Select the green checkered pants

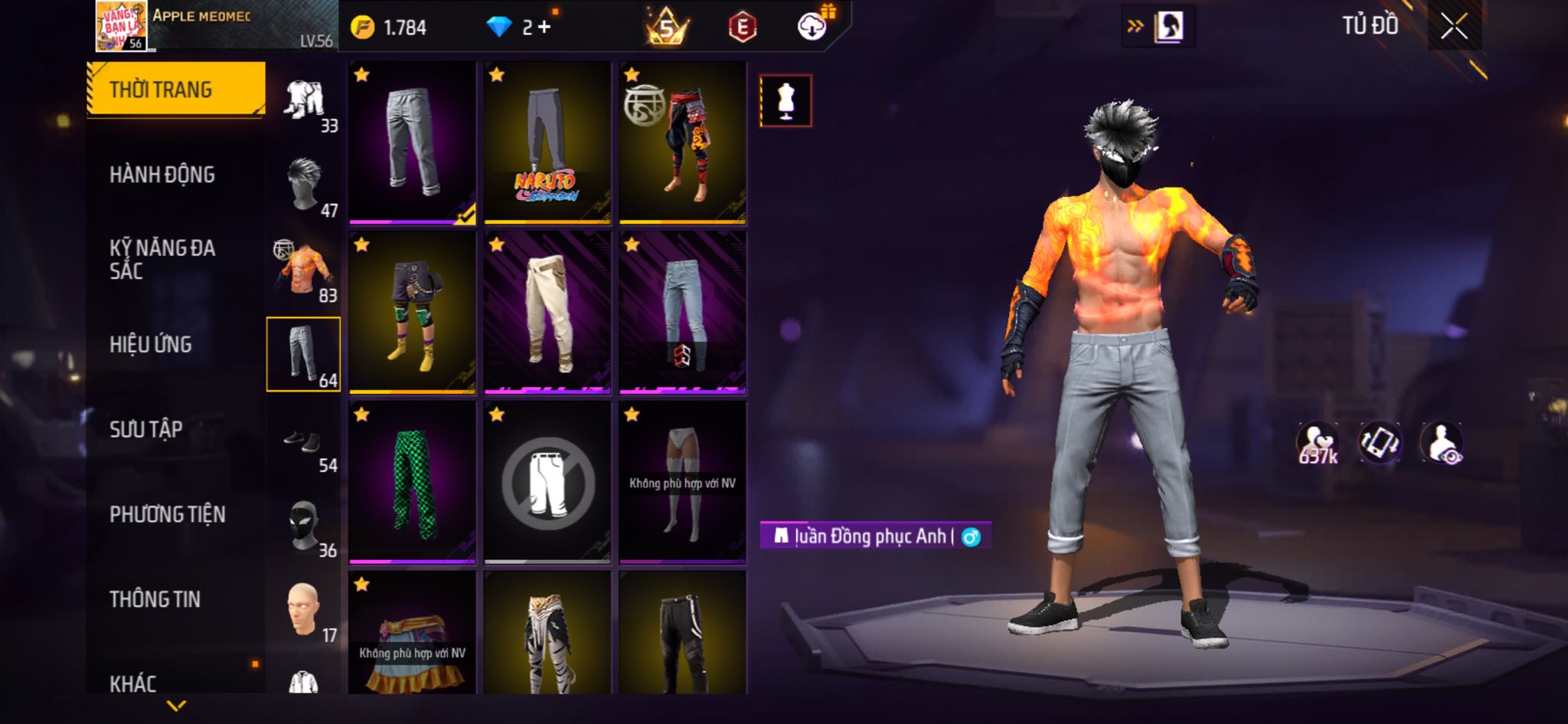pos(412,483)
